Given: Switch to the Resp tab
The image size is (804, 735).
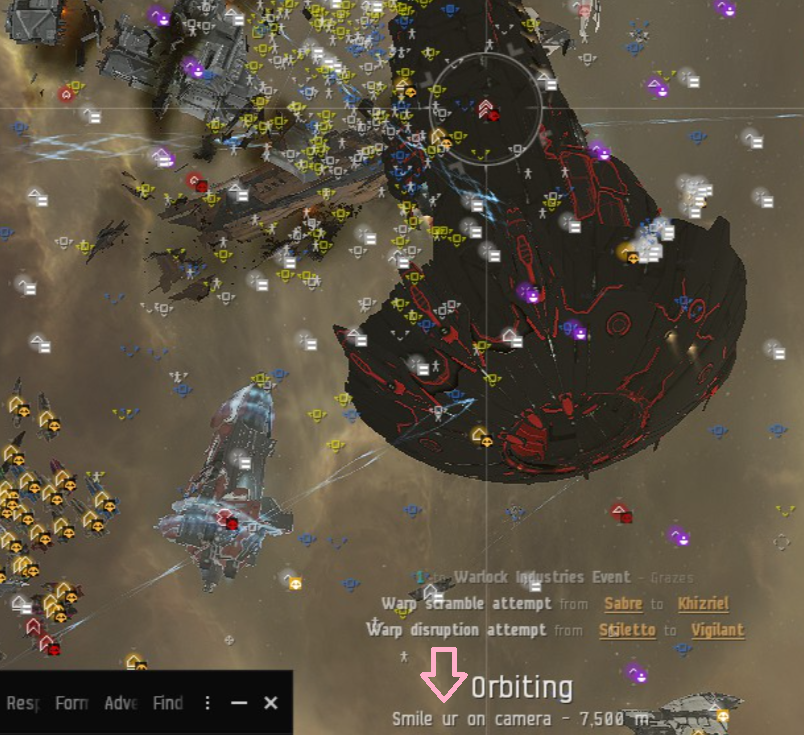Looking at the screenshot, I should point(22,703).
